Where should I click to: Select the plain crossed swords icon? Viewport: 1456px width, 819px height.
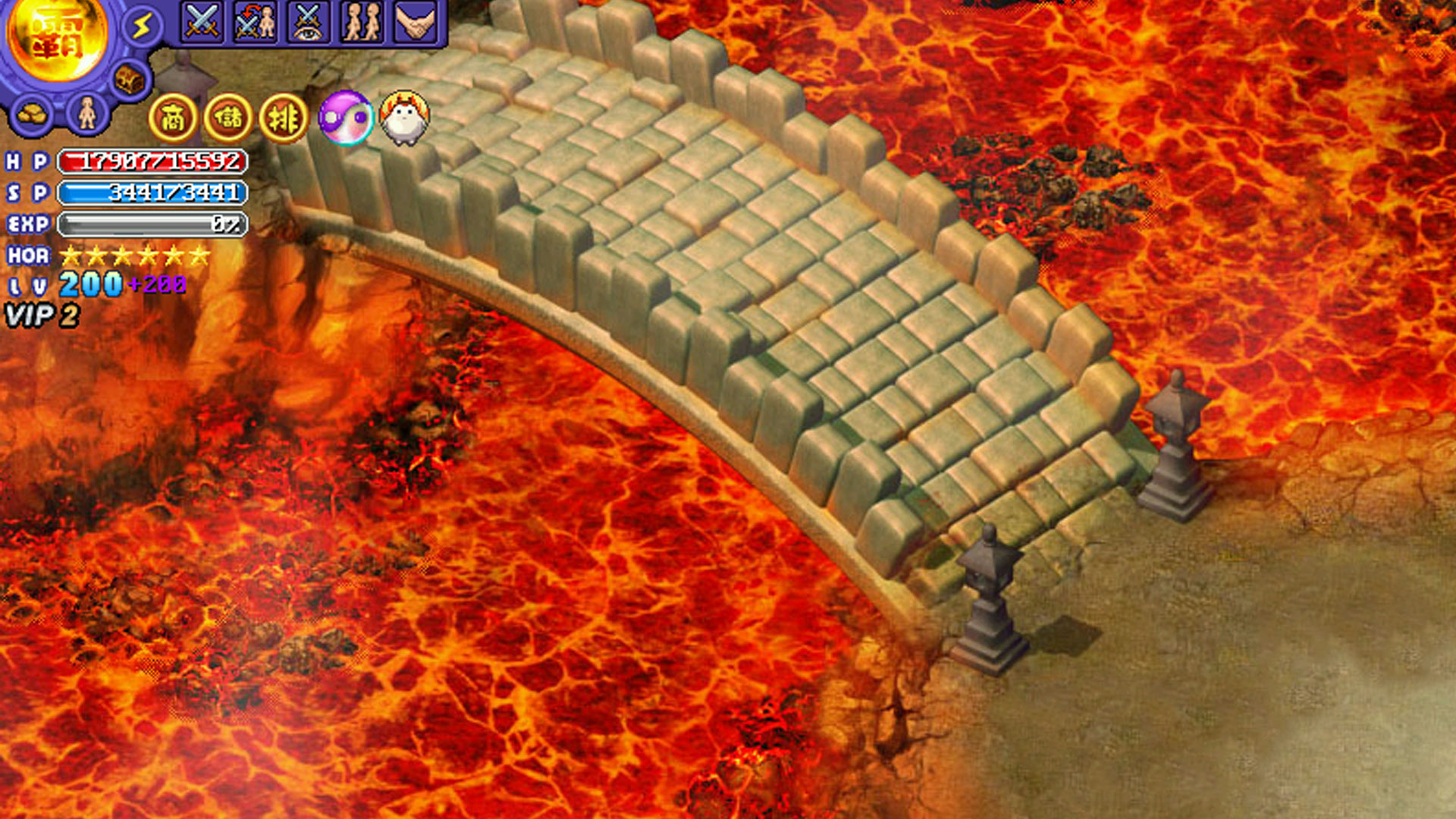[x=202, y=21]
